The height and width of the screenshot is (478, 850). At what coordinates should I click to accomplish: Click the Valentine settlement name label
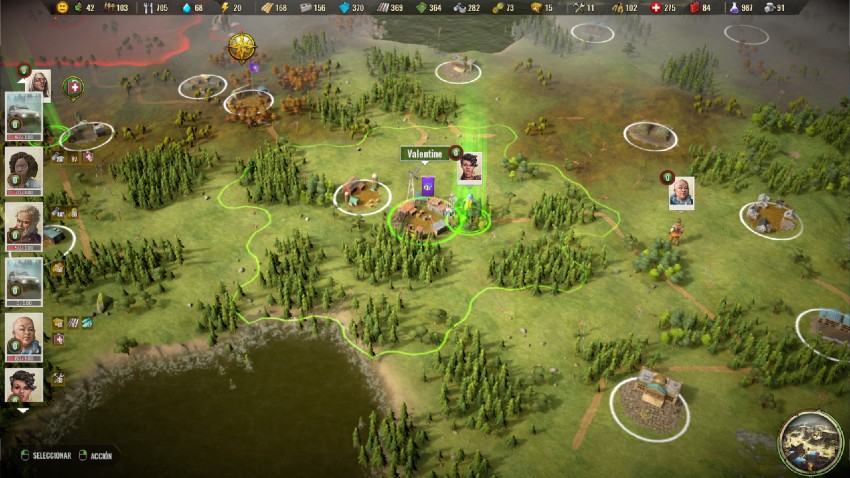(424, 155)
